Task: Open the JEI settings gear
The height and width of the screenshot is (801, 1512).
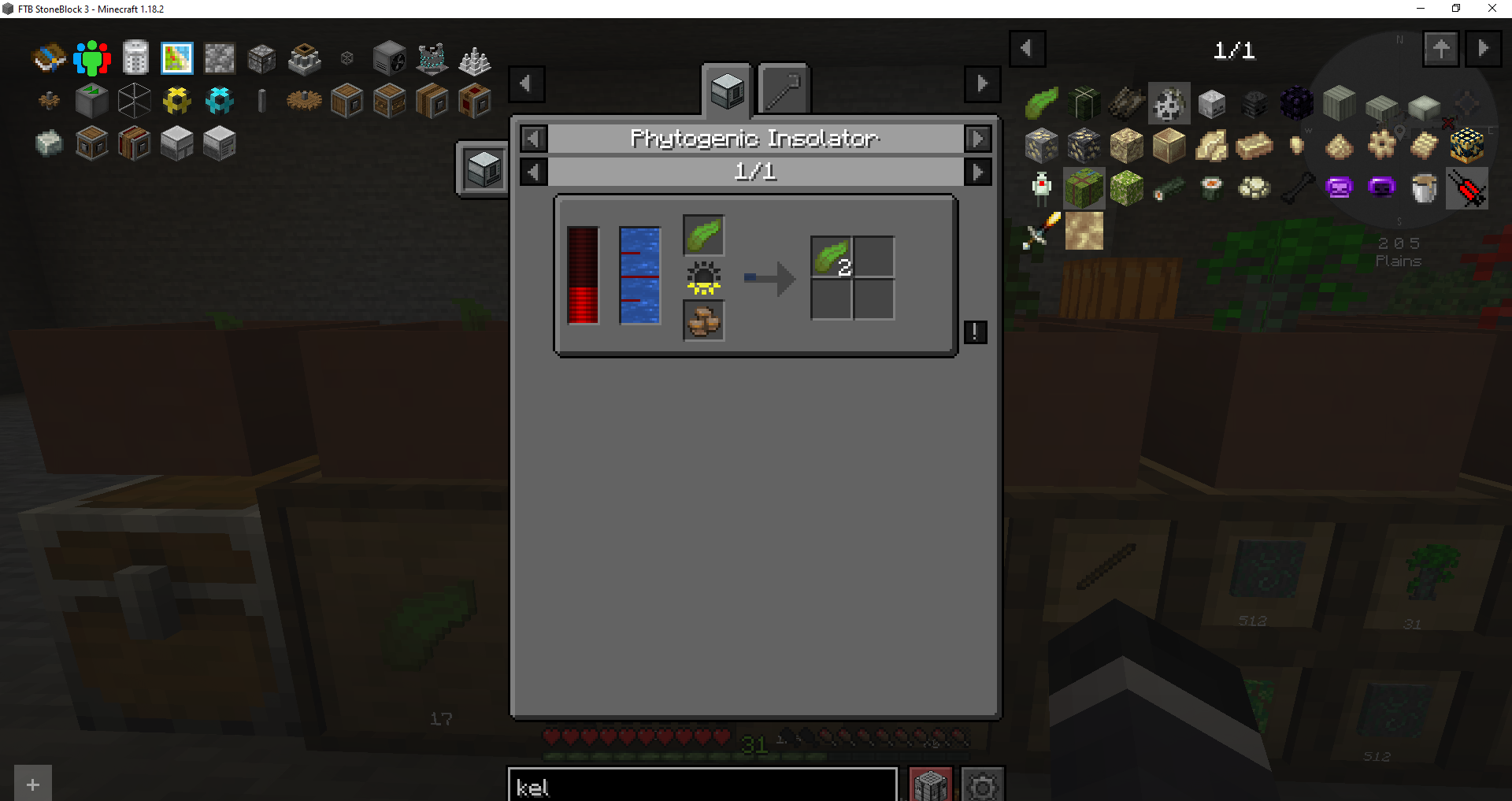Action: [982, 786]
